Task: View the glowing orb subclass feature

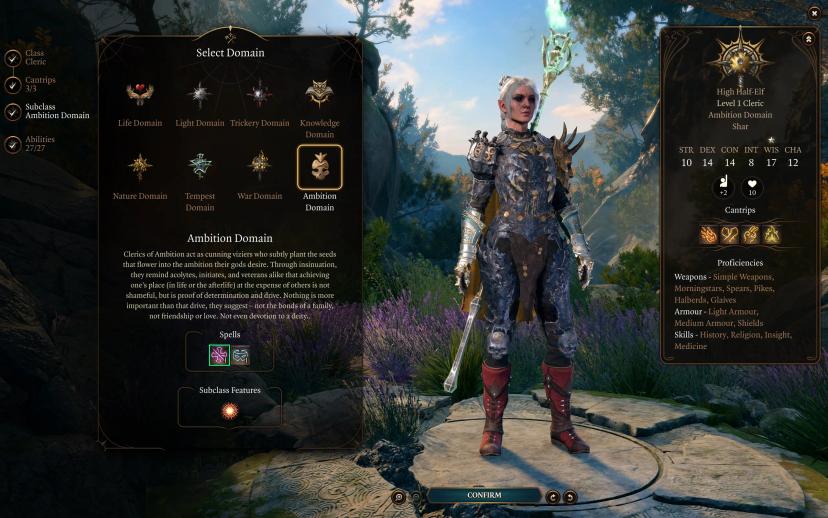Action: (x=230, y=411)
